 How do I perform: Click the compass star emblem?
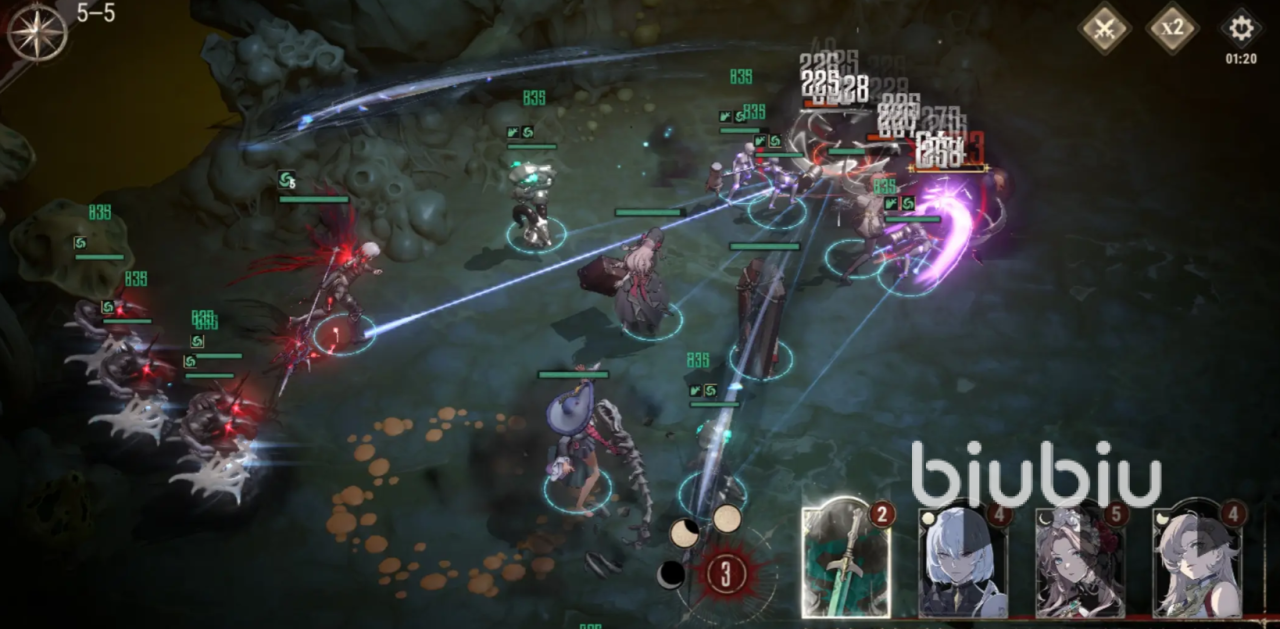37,33
